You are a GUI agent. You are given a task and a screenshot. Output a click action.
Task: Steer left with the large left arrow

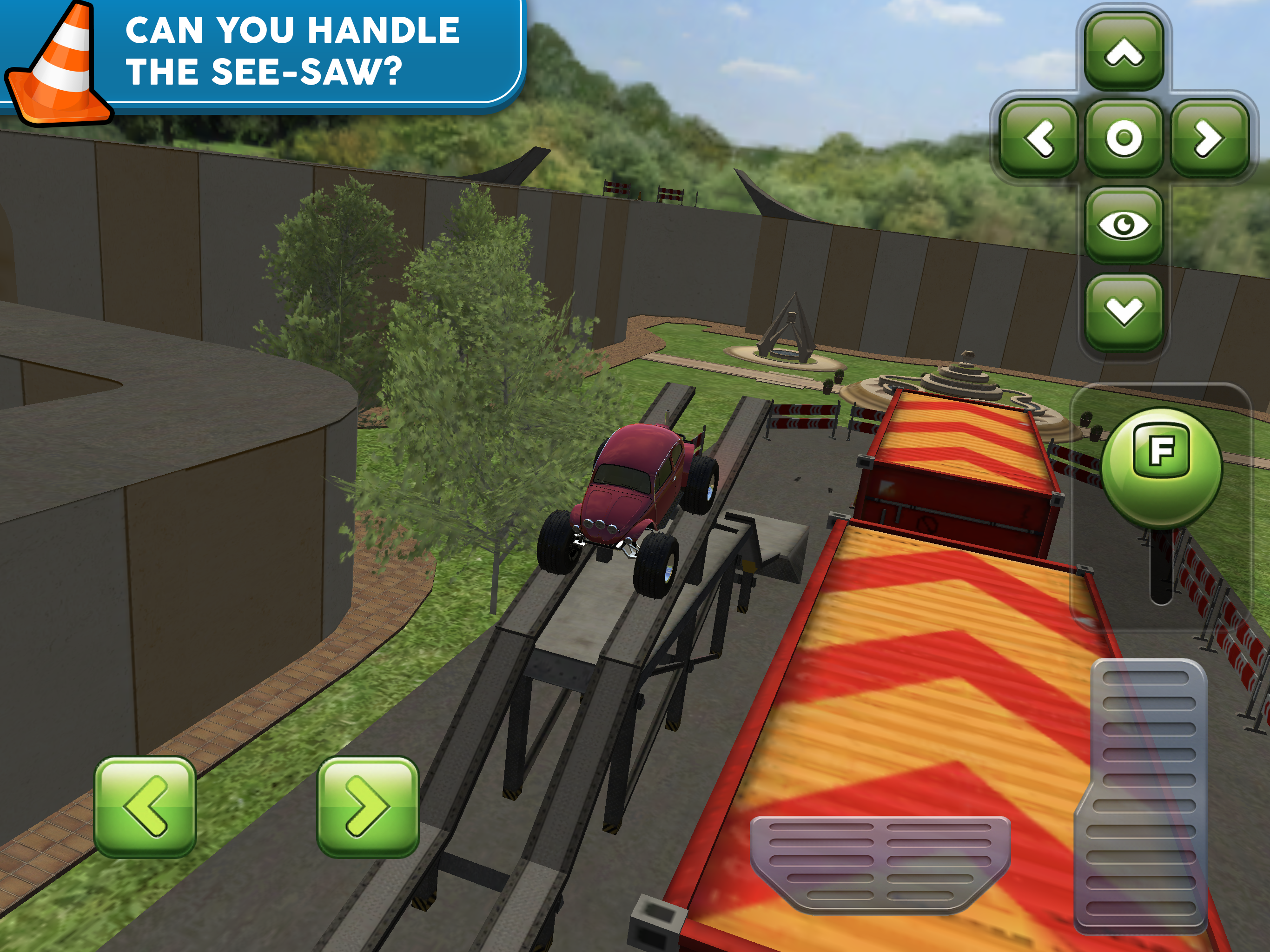[x=145, y=806]
